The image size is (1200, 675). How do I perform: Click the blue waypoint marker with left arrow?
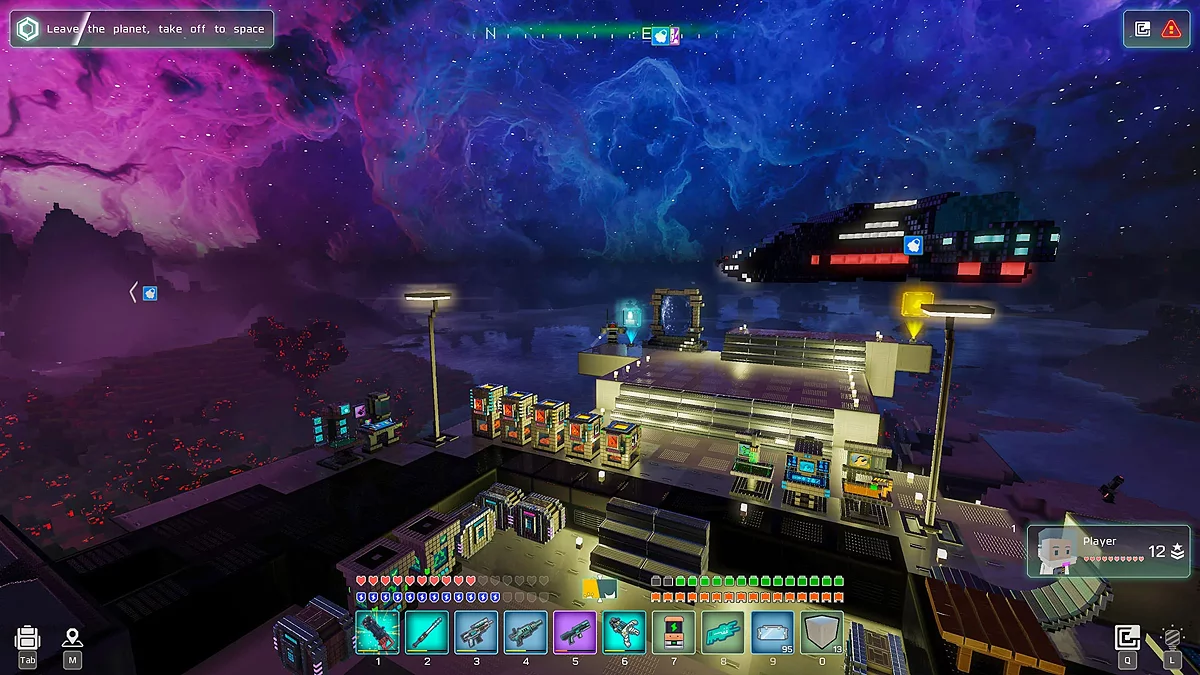click(149, 293)
